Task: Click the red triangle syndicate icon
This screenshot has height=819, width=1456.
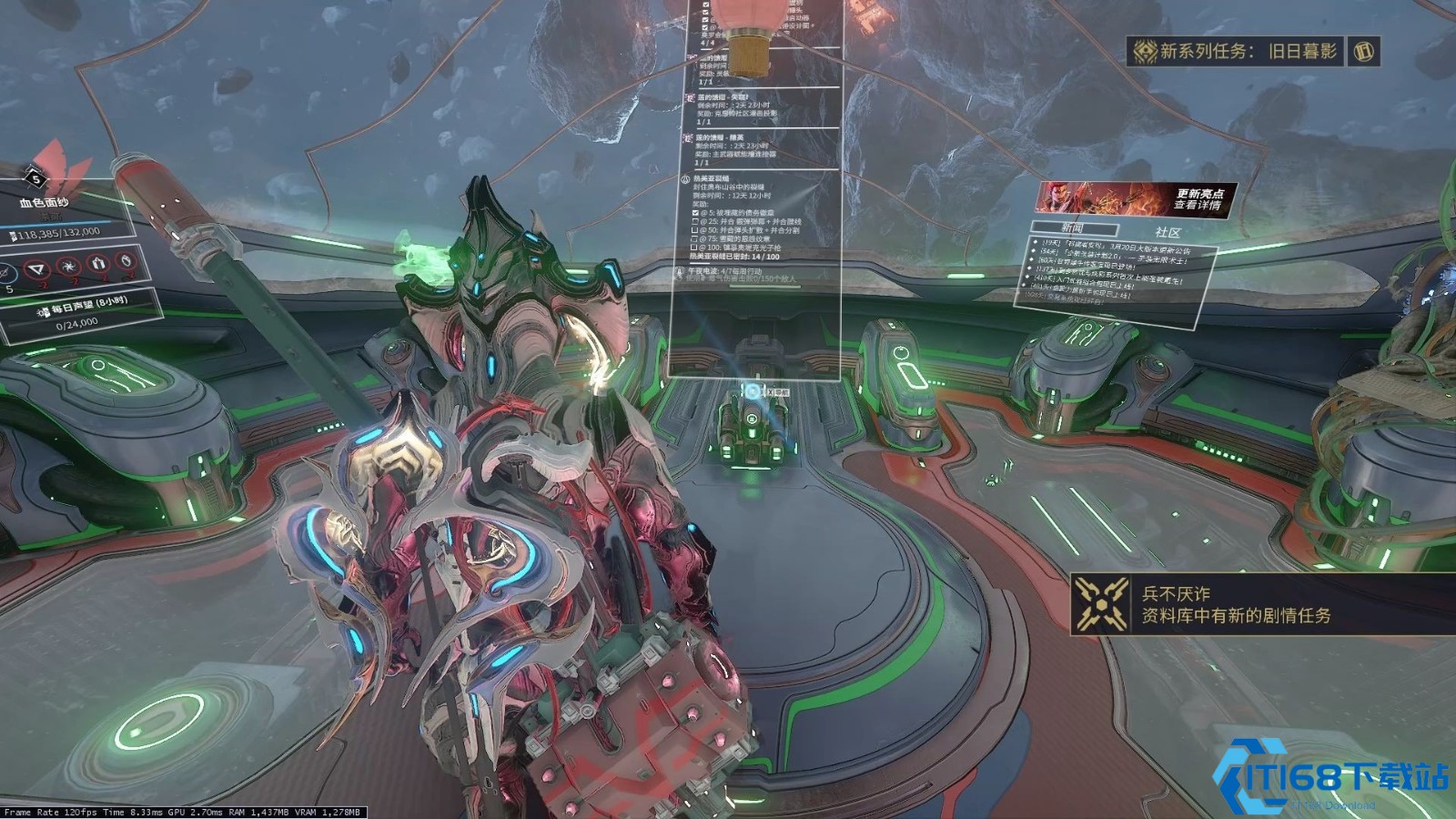Action: tap(37, 269)
